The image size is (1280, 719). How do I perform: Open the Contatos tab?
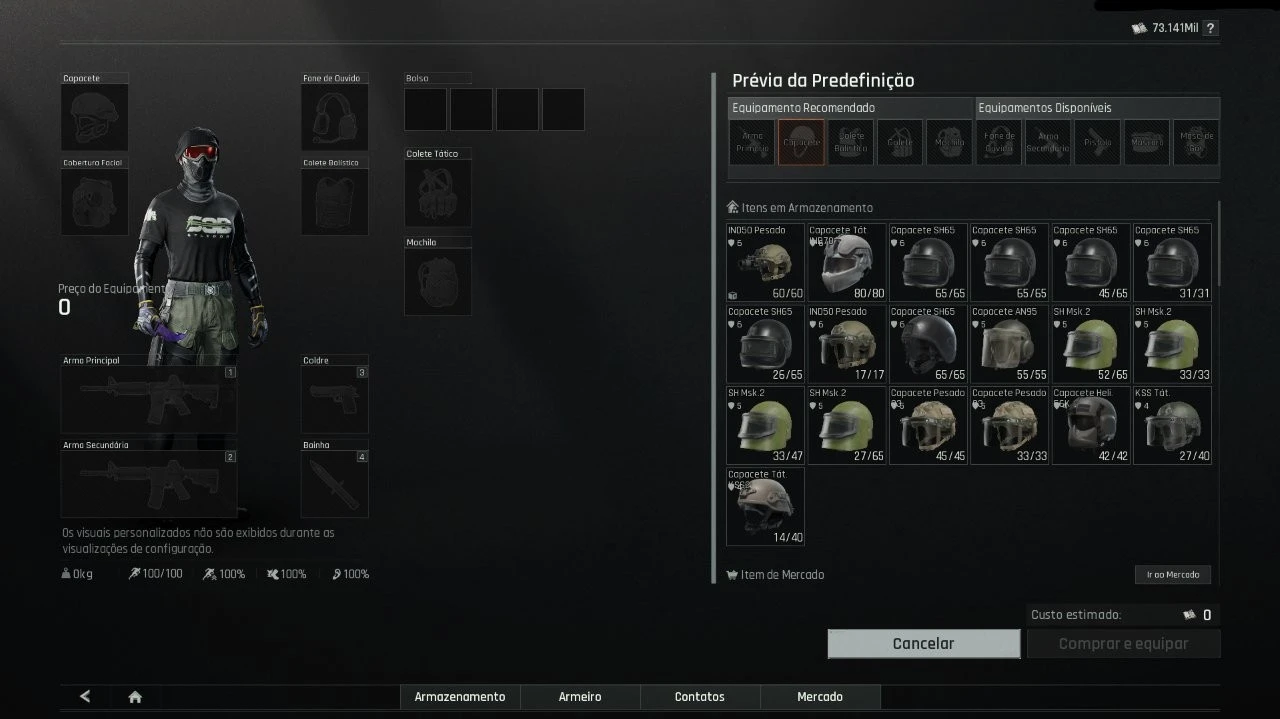pos(700,697)
